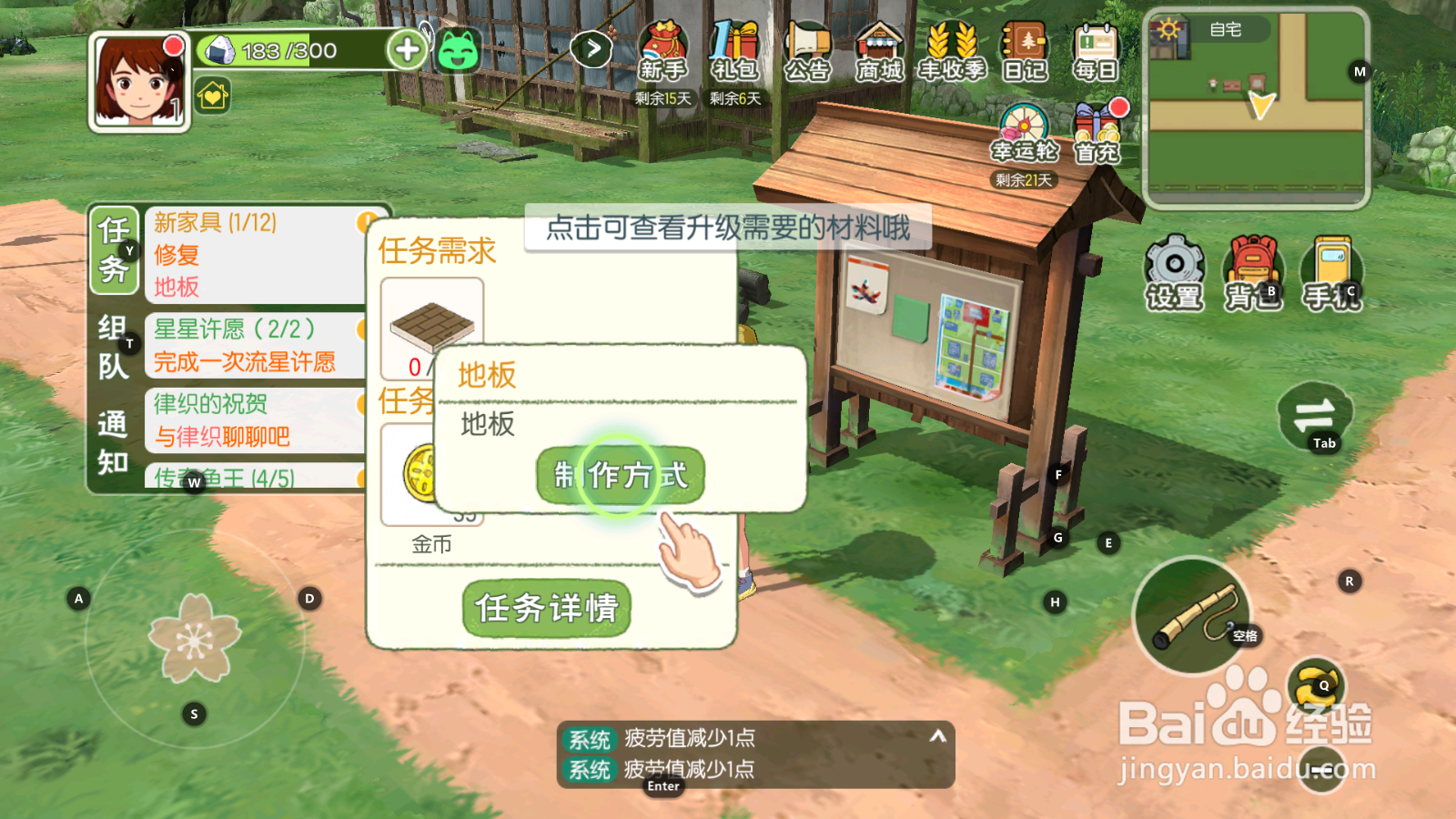The height and width of the screenshot is (819, 1456).
Task: Open the 新手 newbie rewards panel
Action: click(662, 50)
